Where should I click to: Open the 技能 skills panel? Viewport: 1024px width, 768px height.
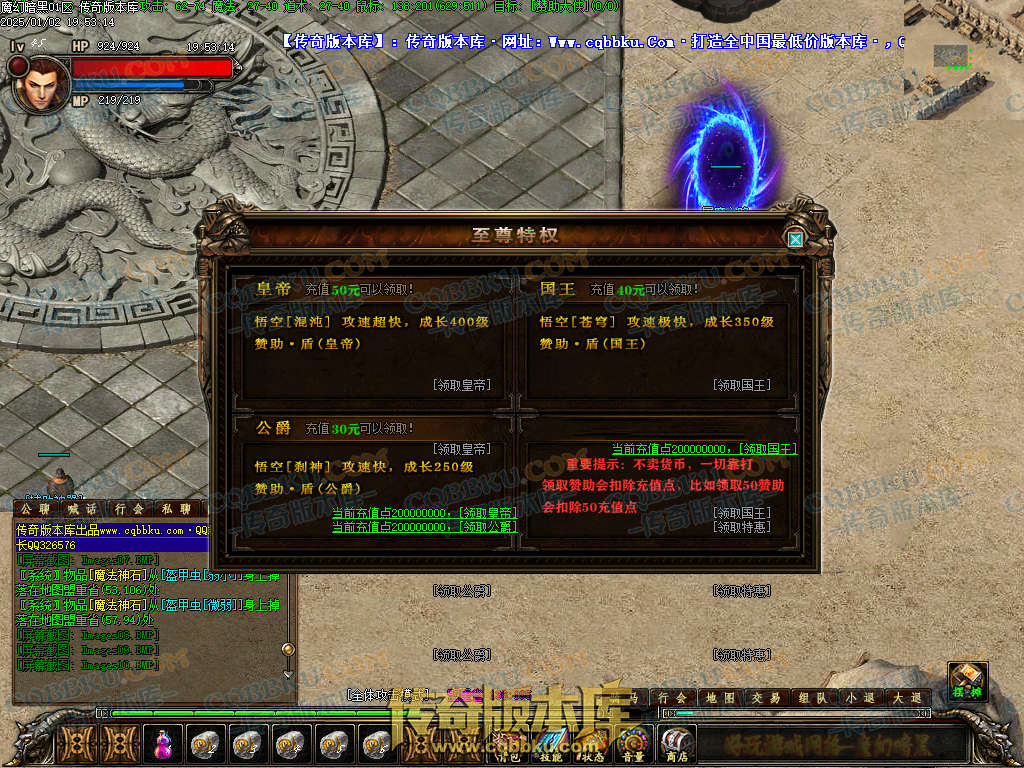point(550,744)
